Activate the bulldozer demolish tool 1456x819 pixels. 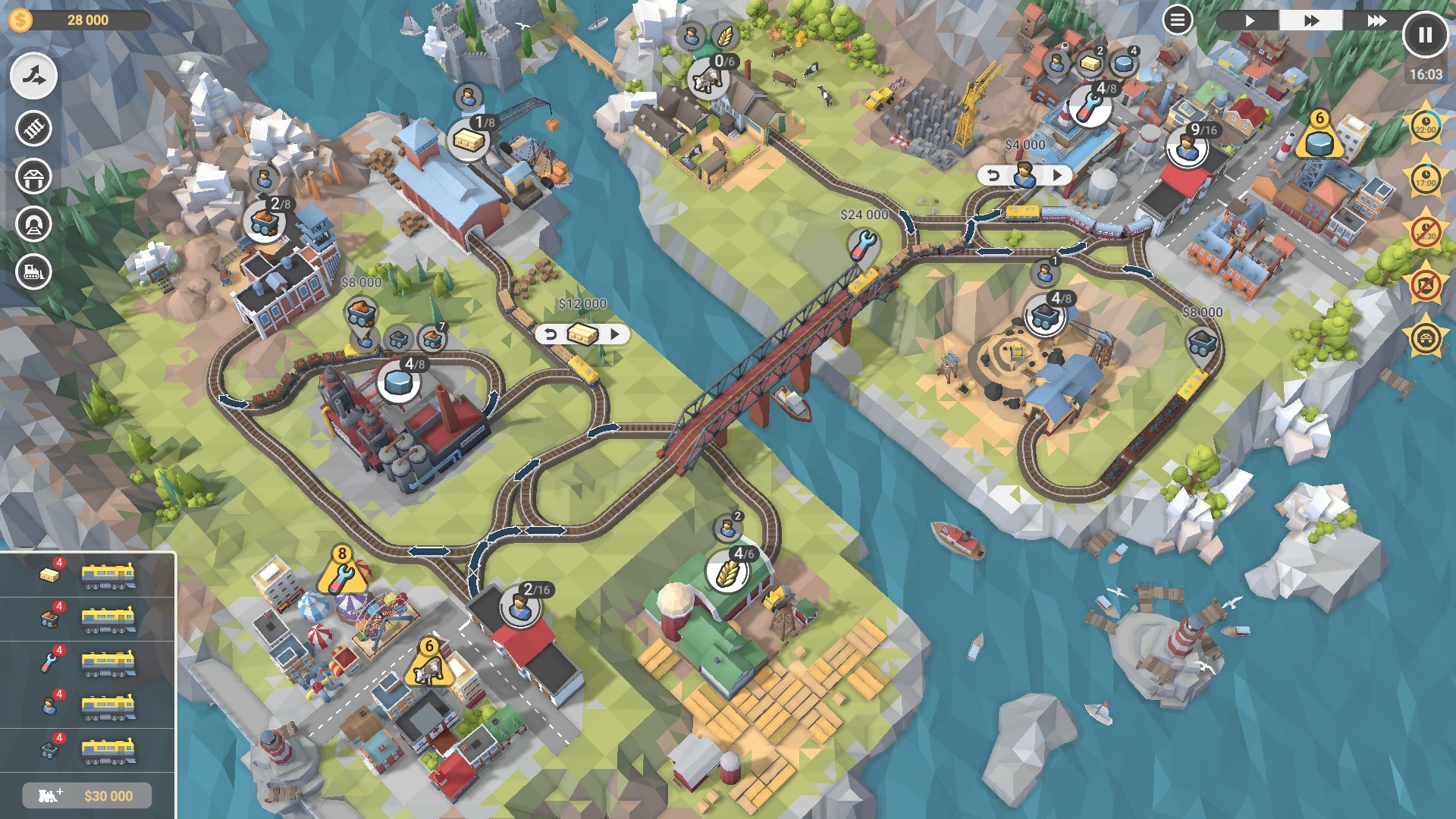(x=33, y=271)
